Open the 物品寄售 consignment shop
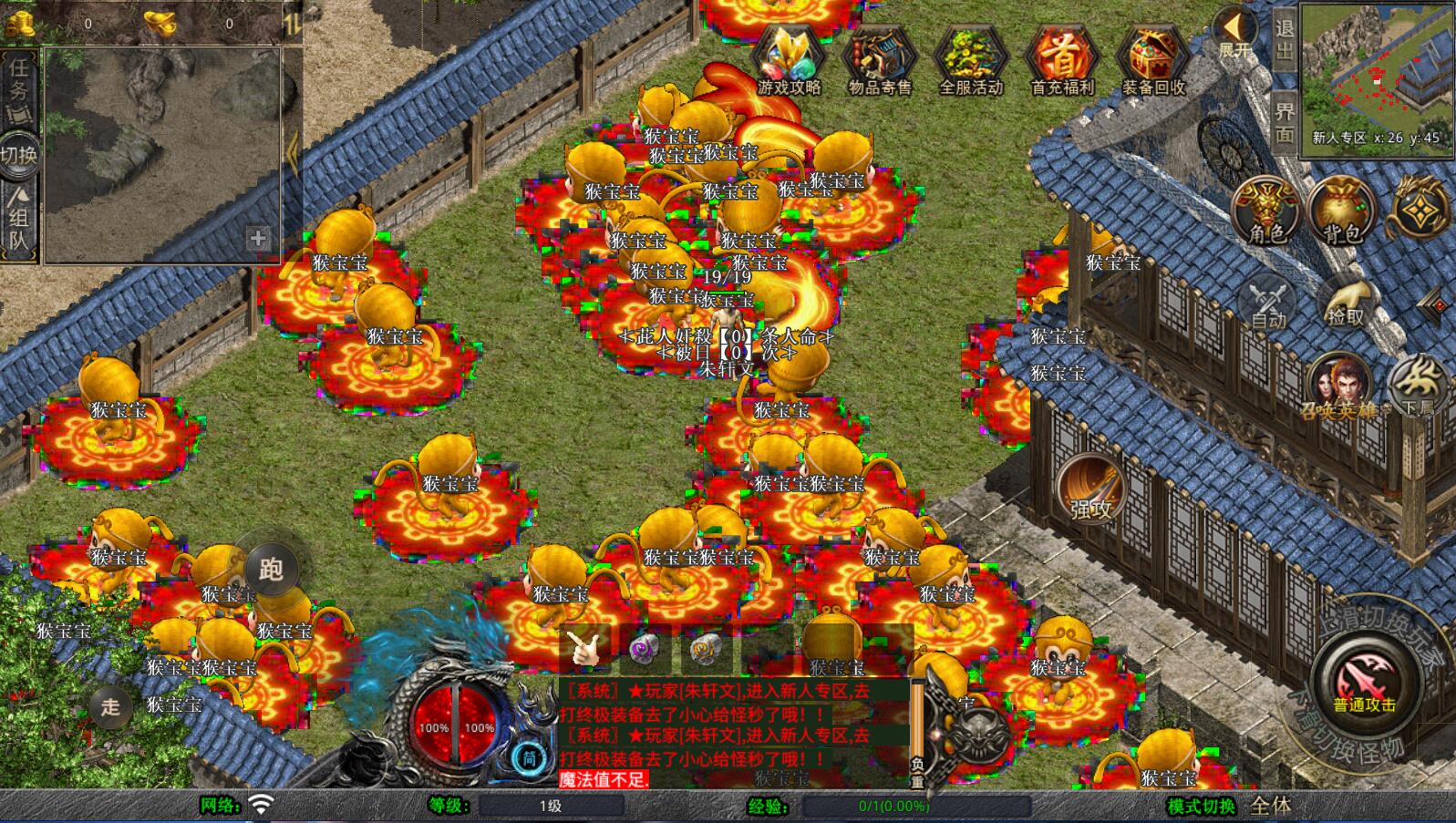The height and width of the screenshot is (823, 1456). click(x=879, y=58)
